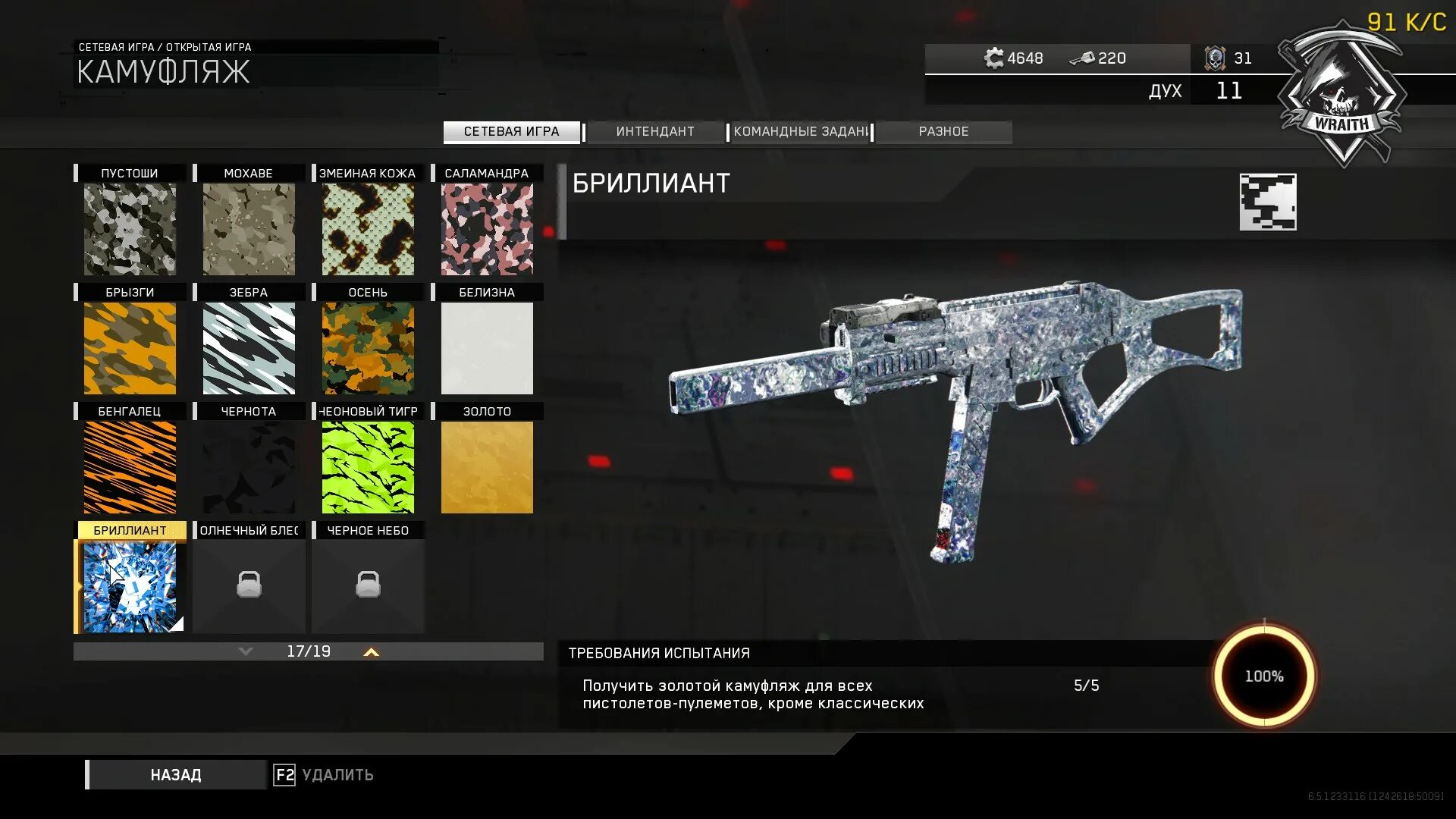Pick the Бенгалец tiger camouflage
This screenshot has height=819, width=1456.
[x=130, y=467]
